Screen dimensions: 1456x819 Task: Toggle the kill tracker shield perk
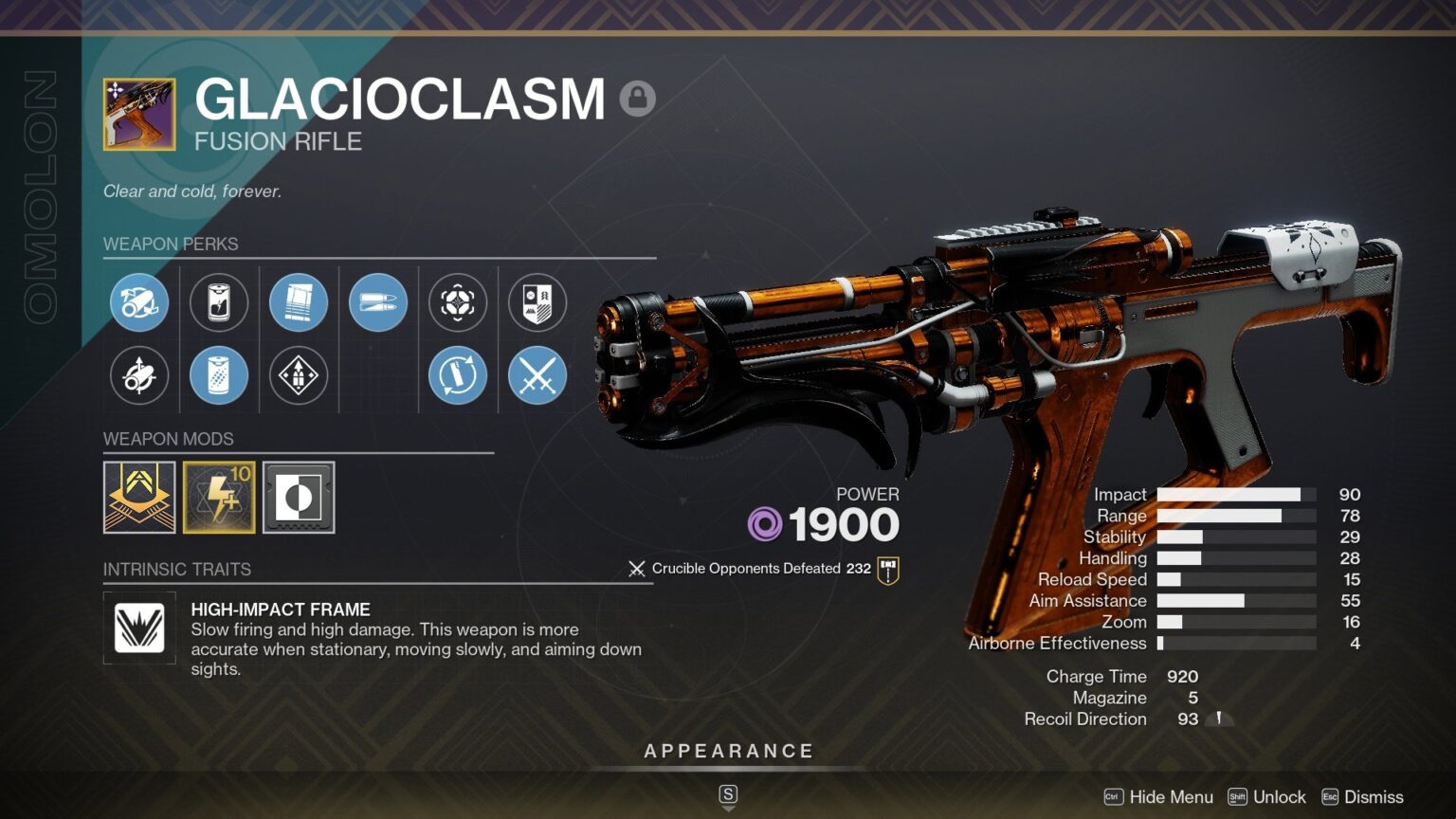click(x=537, y=302)
